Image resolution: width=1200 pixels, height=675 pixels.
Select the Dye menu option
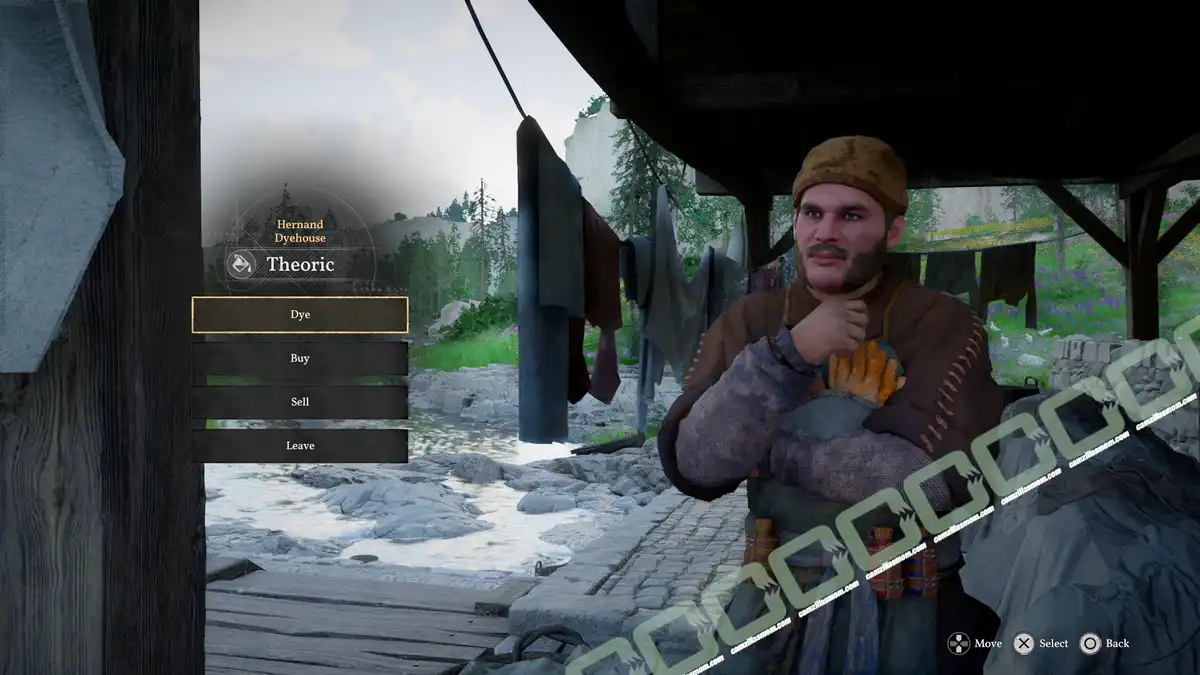[300, 314]
